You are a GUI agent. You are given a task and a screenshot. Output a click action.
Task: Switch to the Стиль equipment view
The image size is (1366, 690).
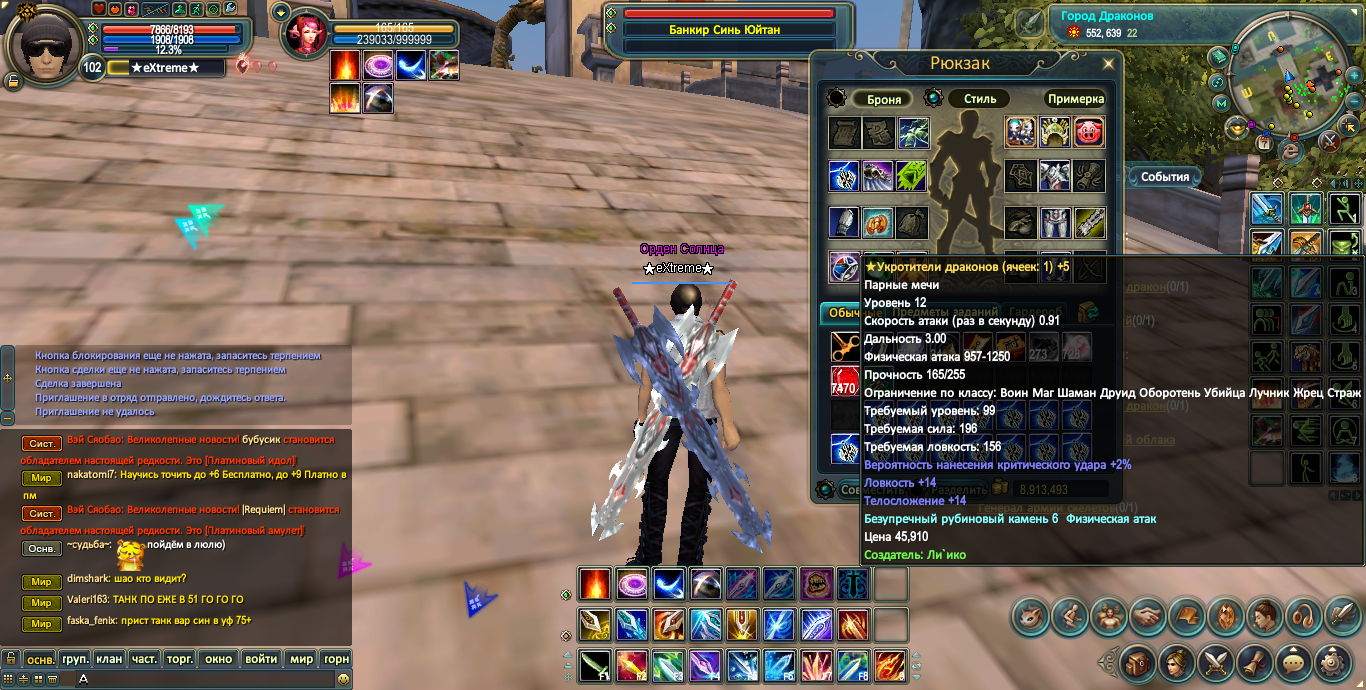pyautogui.click(x=980, y=99)
